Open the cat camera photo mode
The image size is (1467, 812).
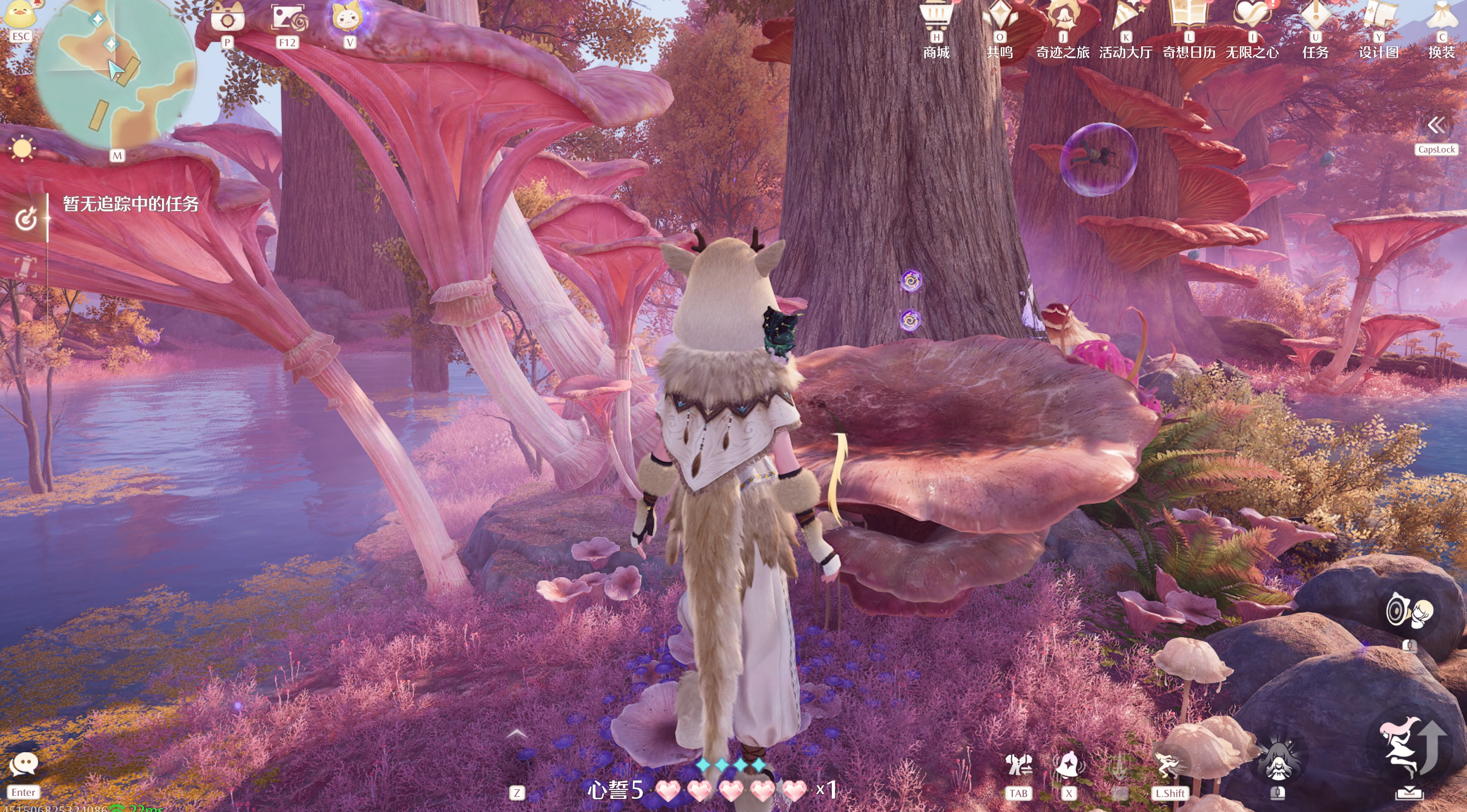pos(227,18)
